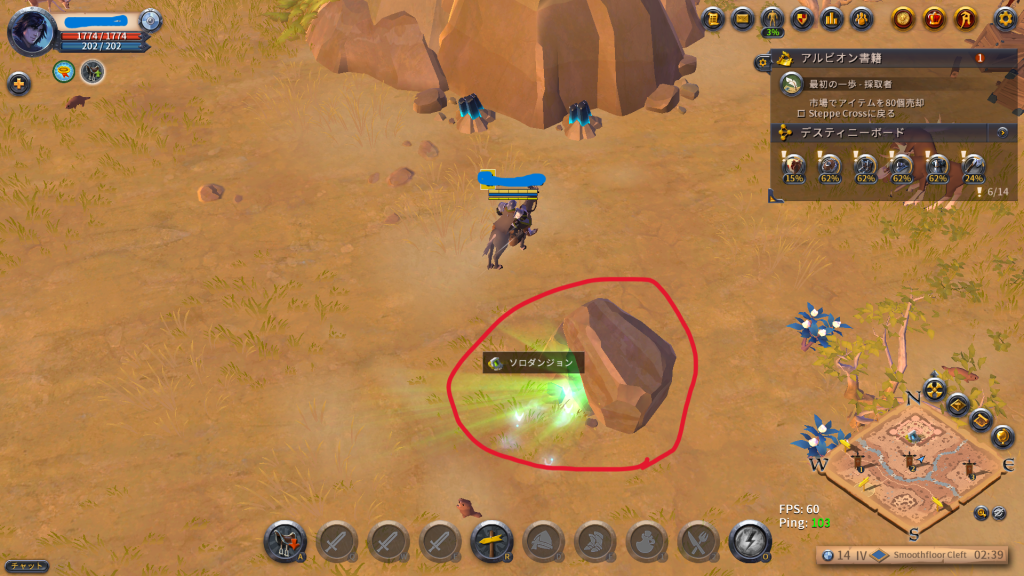
Task: Open the bar chart rankings icon
Action: 831,18
